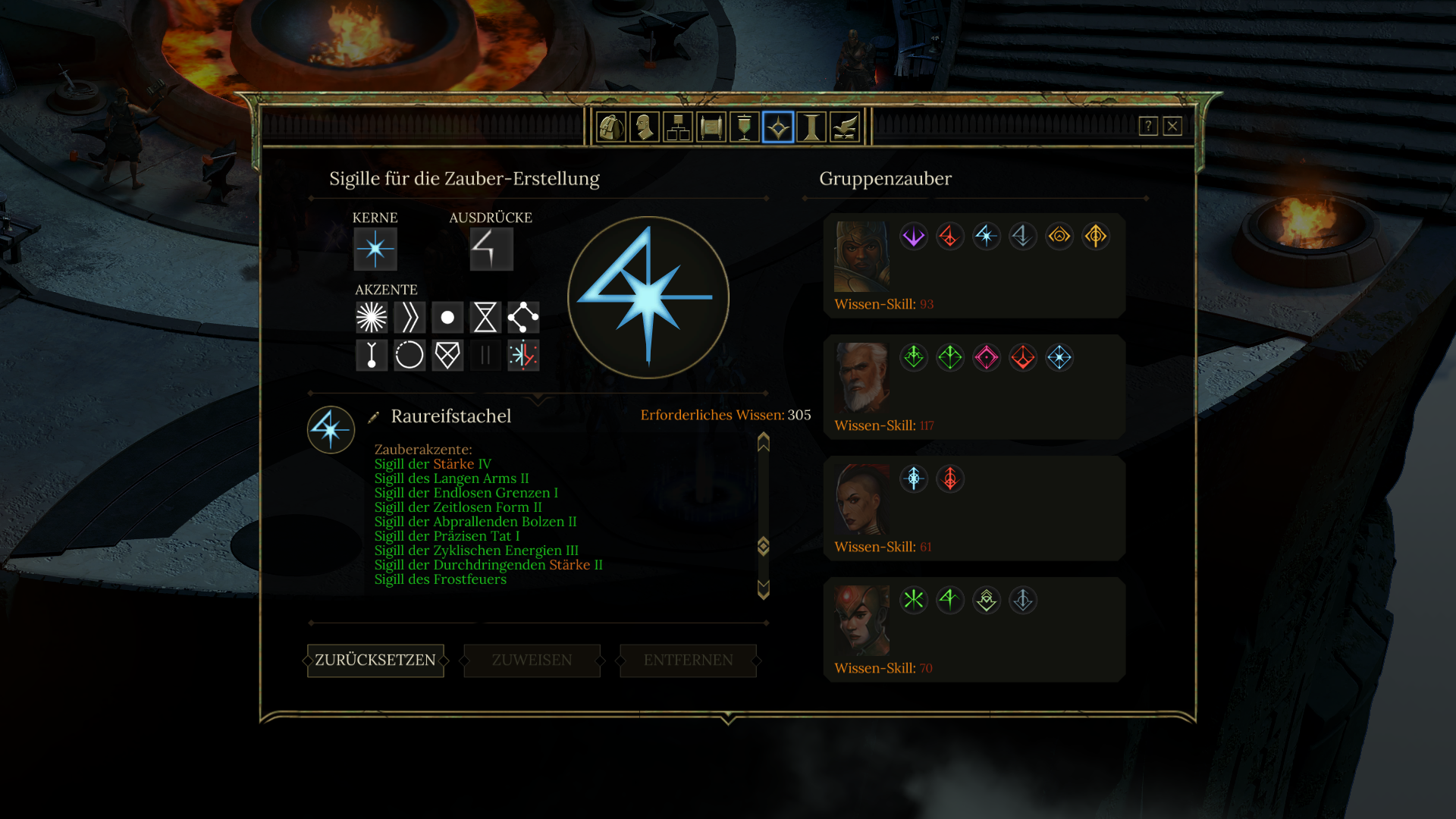
Task: Select the bearded white-haired party member portrait
Action: (862, 377)
